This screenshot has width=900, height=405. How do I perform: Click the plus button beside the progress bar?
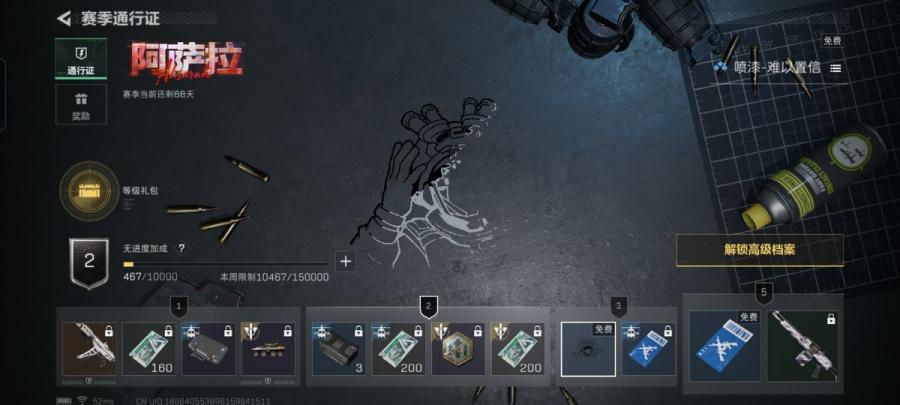[346, 261]
